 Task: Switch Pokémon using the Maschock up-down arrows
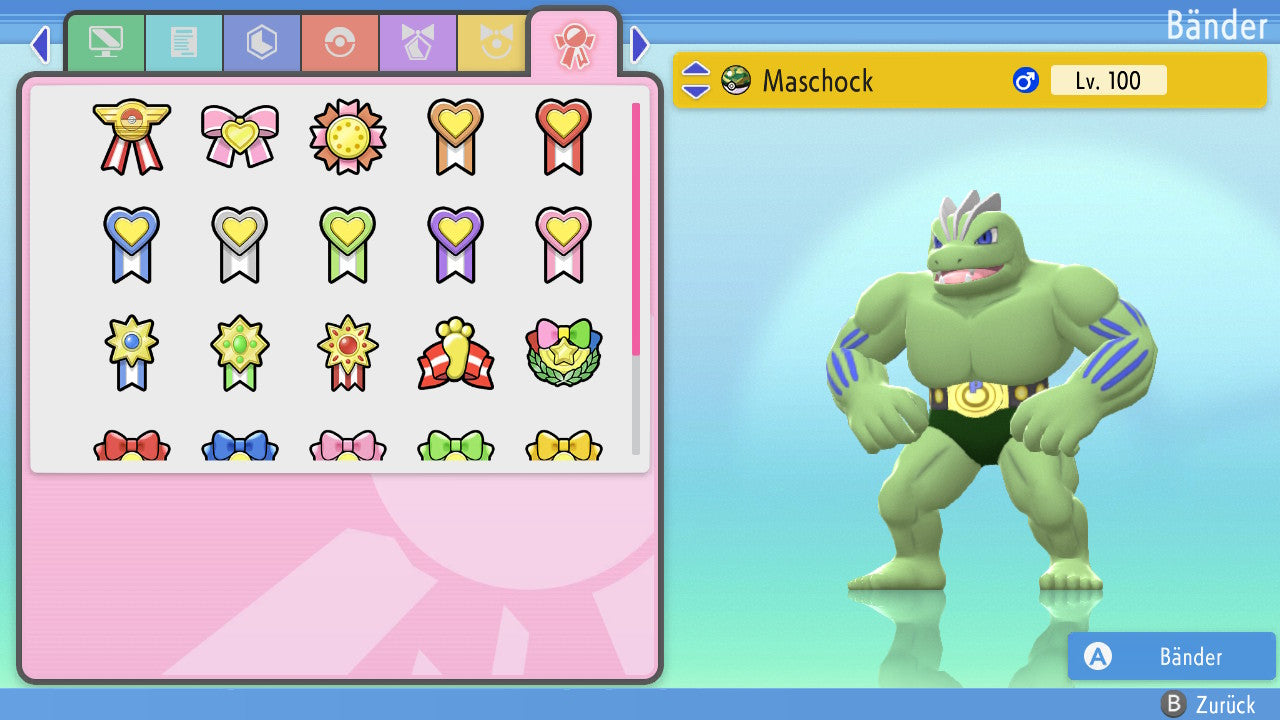point(696,80)
